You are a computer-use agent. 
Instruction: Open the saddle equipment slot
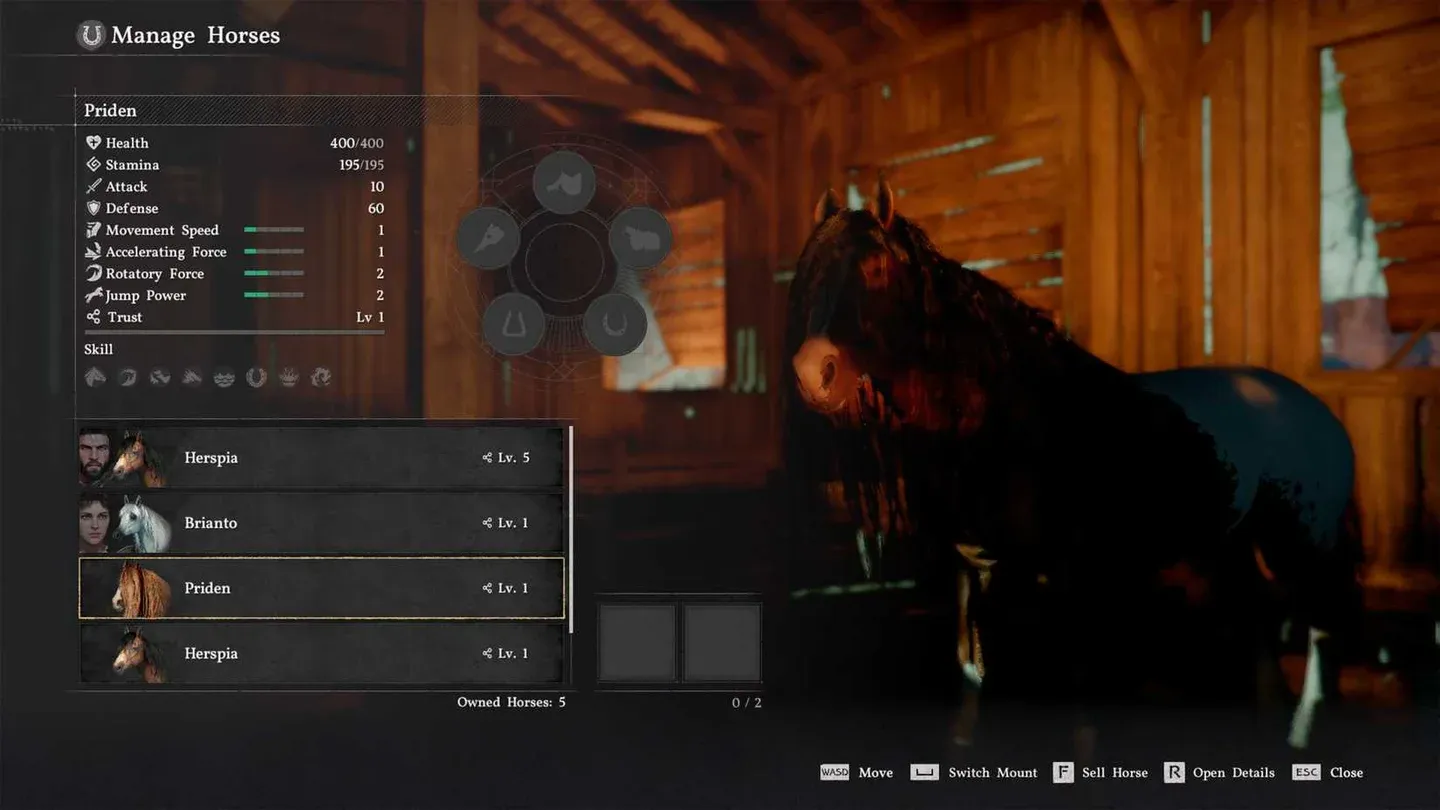[564, 182]
